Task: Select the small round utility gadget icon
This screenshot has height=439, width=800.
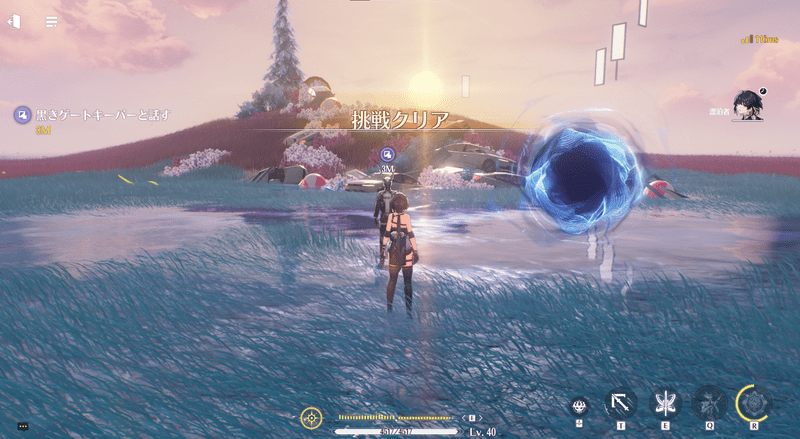Action: click(x=579, y=405)
